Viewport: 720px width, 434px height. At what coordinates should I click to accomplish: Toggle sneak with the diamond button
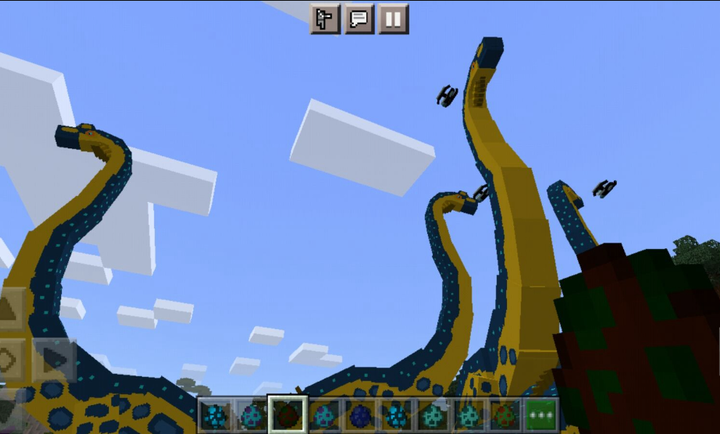8,358
